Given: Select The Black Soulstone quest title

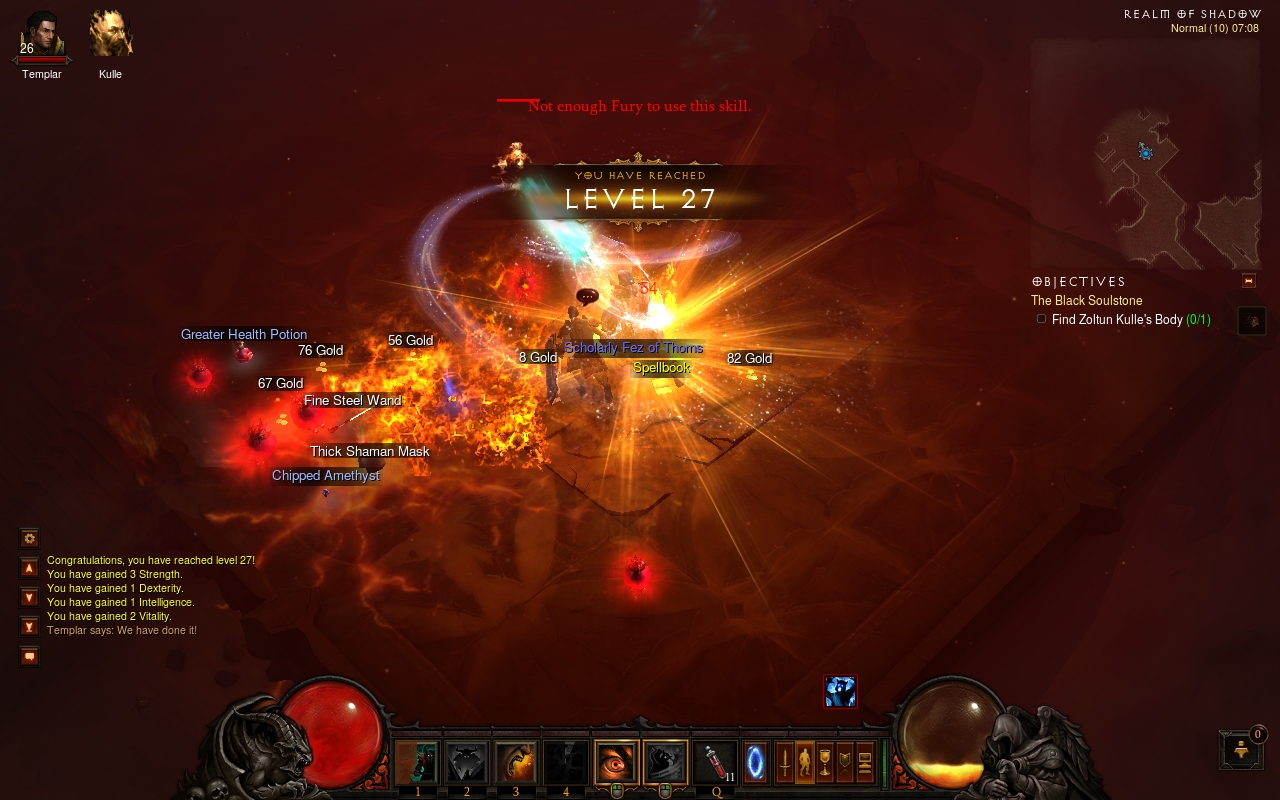Looking at the screenshot, I should point(1086,300).
